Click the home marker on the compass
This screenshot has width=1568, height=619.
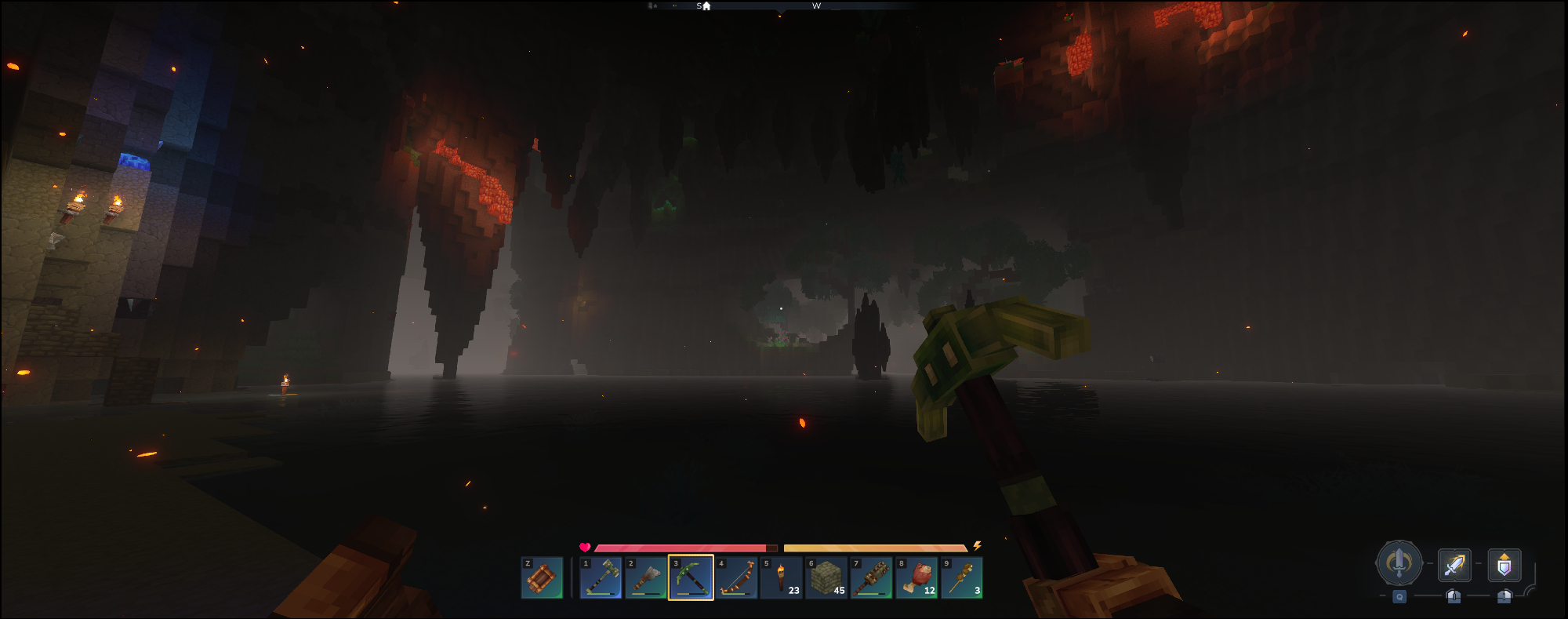point(706,6)
